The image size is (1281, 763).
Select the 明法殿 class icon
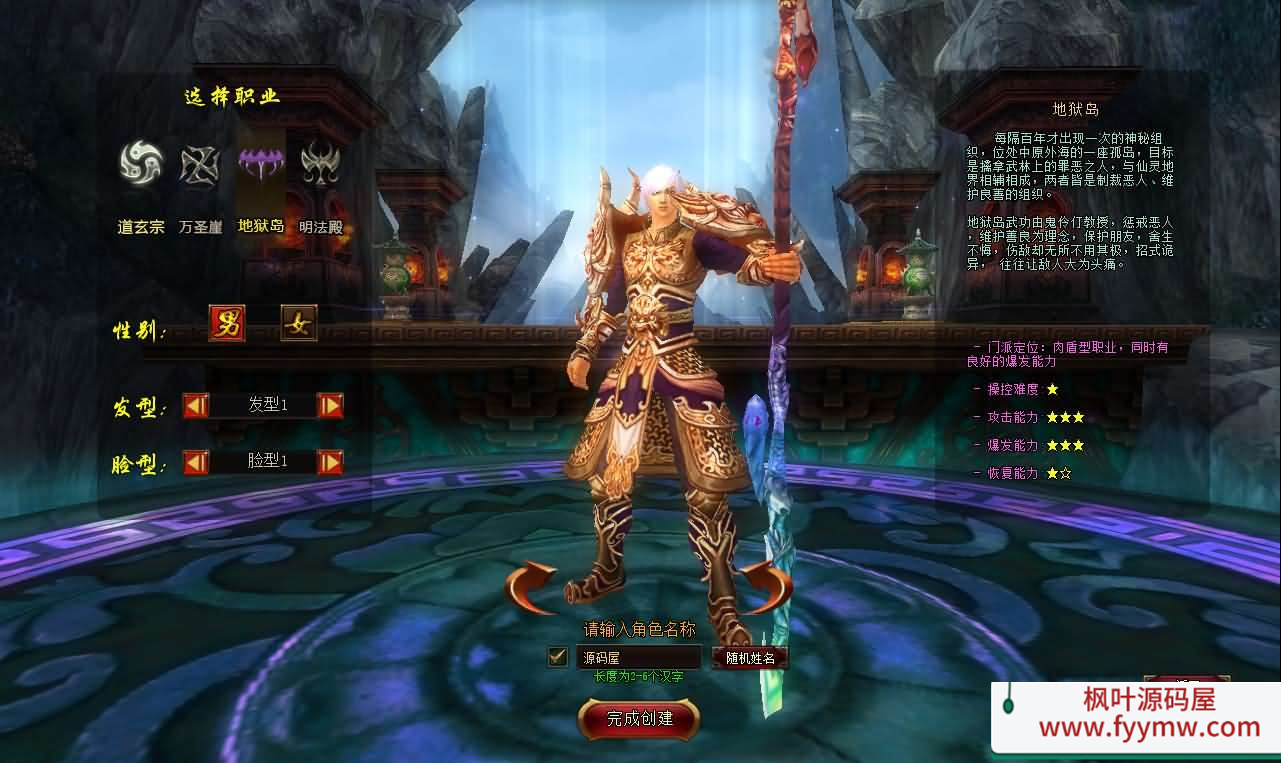coord(320,163)
